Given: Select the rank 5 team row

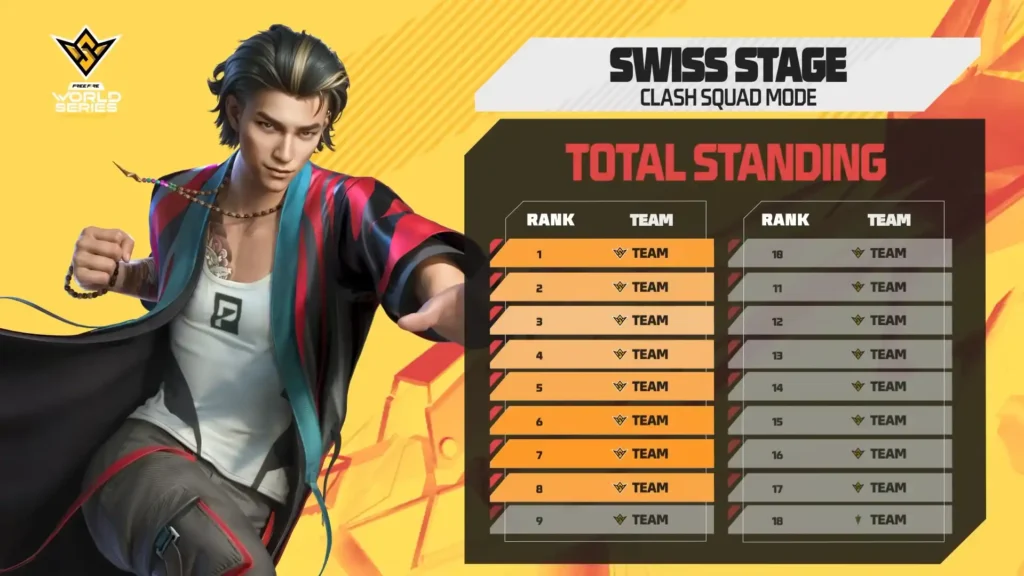Looking at the screenshot, I should pyautogui.click(x=603, y=386).
